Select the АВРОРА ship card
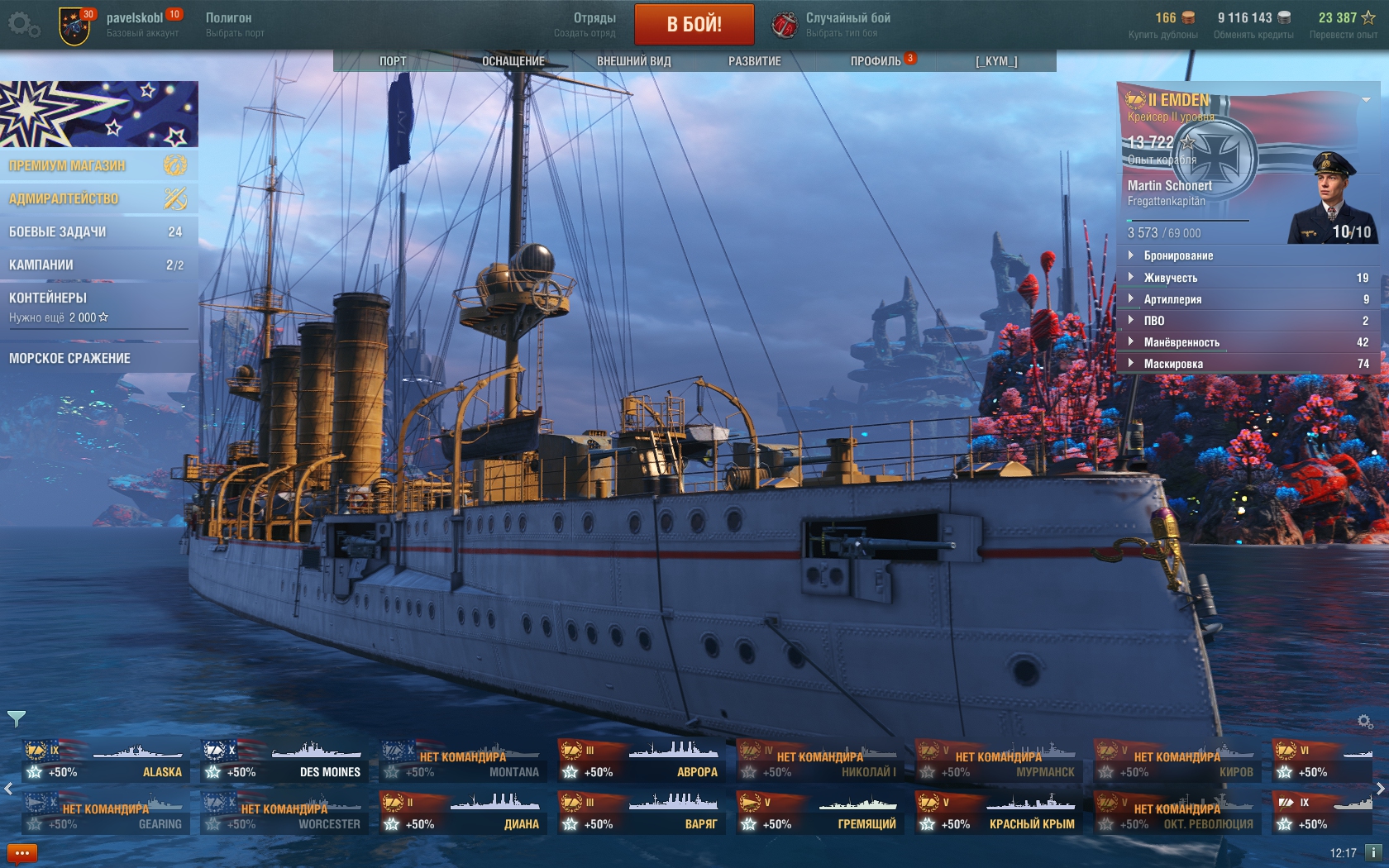Viewport: 1389px width, 868px height. click(x=641, y=762)
